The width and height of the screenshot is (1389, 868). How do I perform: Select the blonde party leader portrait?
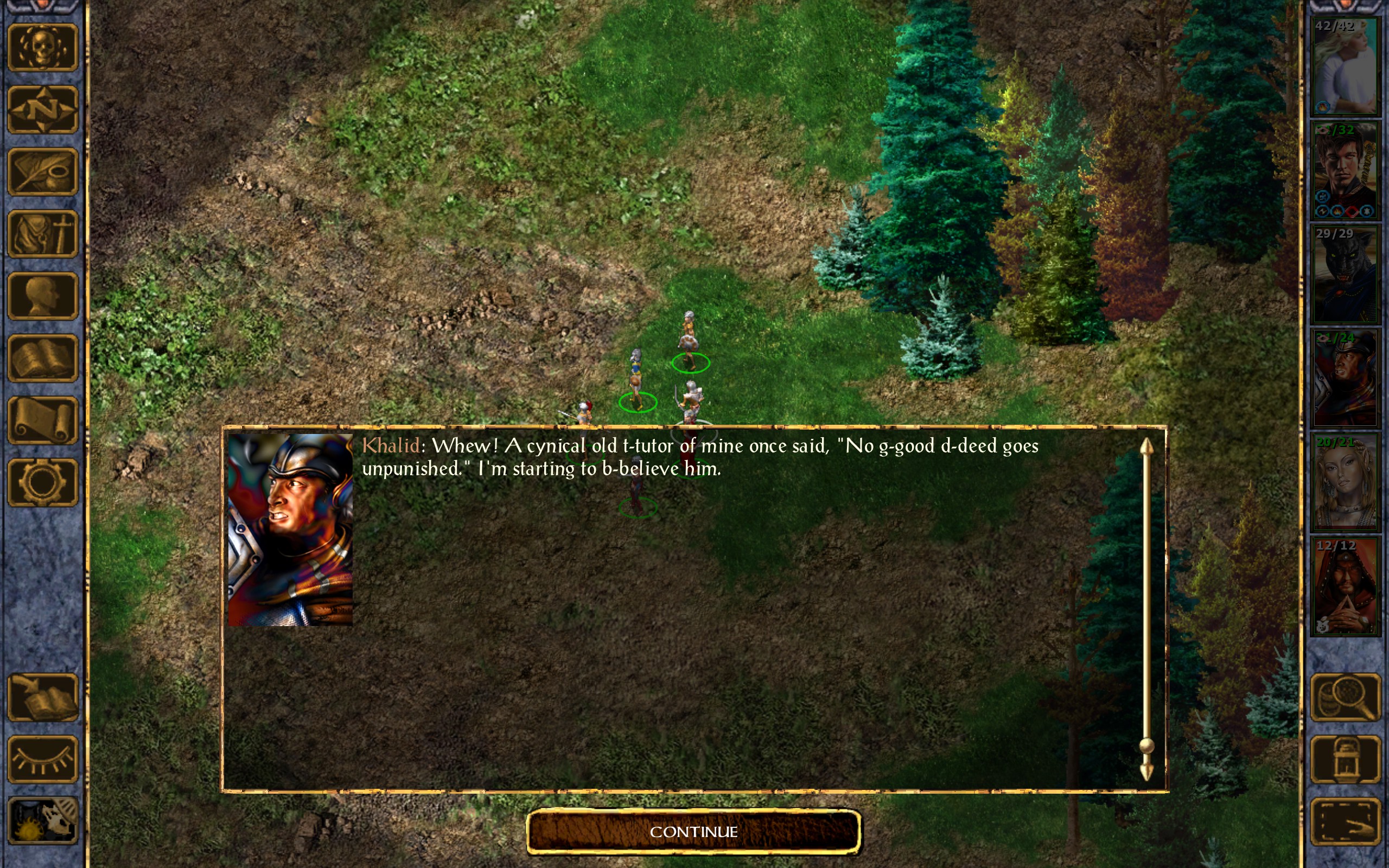coord(1346,67)
